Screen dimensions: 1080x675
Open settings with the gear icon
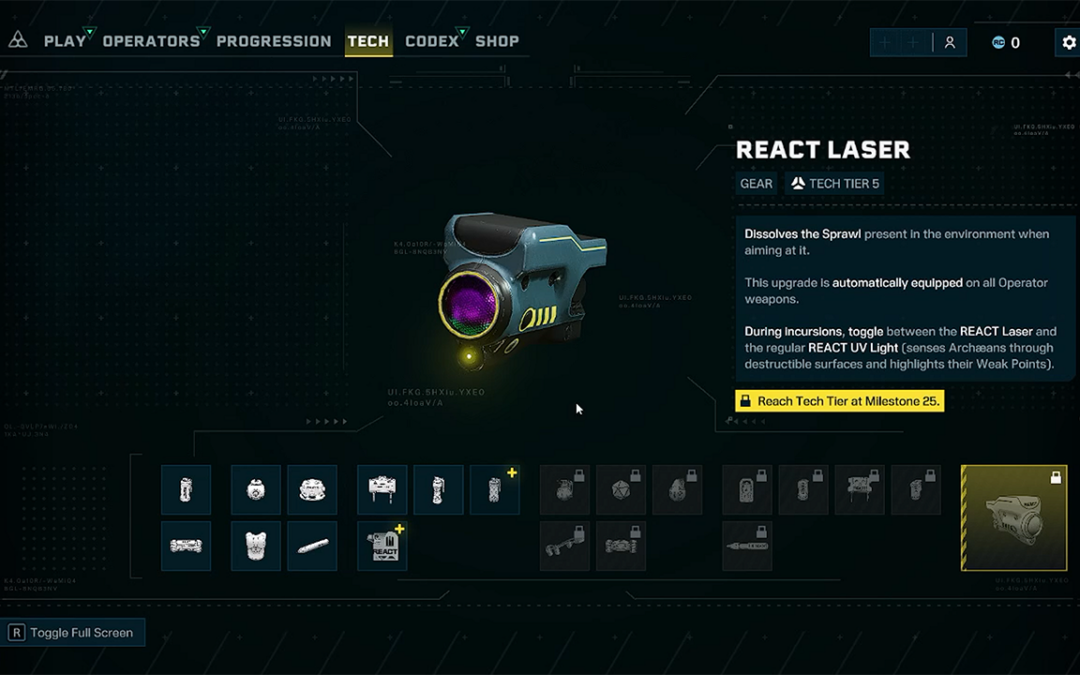pyautogui.click(x=1068, y=43)
